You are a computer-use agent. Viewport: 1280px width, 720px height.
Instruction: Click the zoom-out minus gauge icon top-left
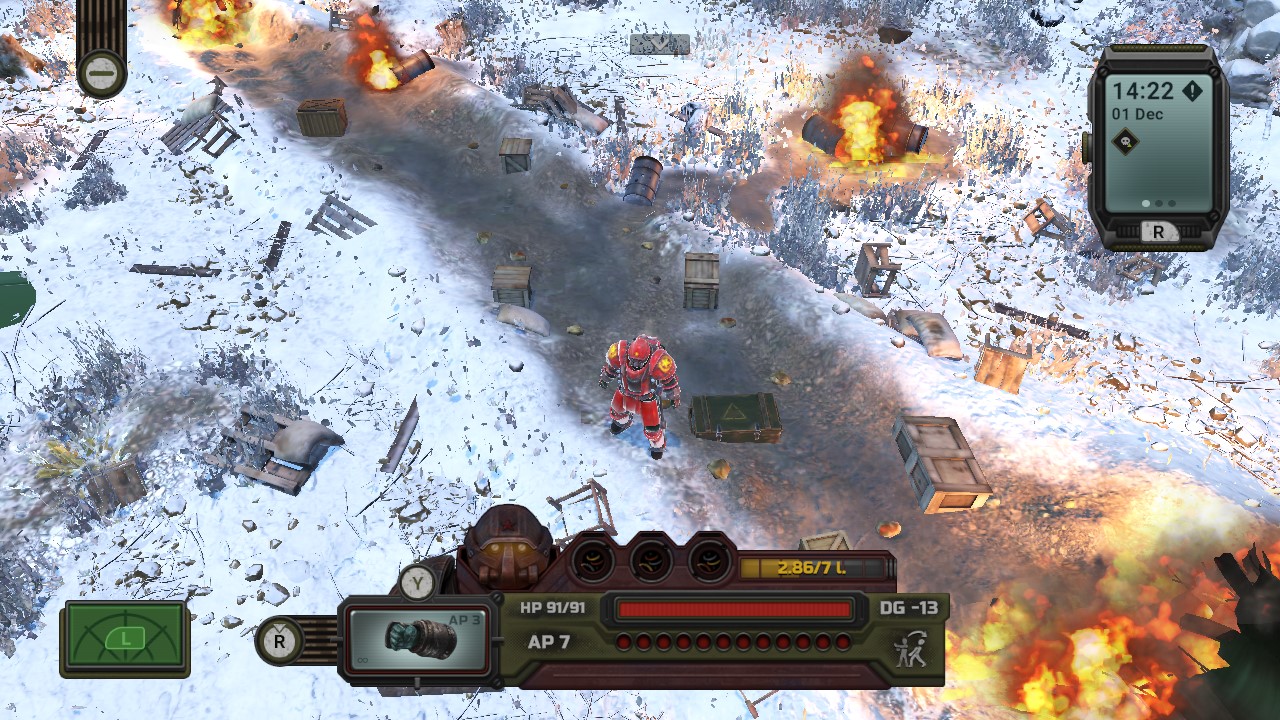pyautogui.click(x=100, y=73)
